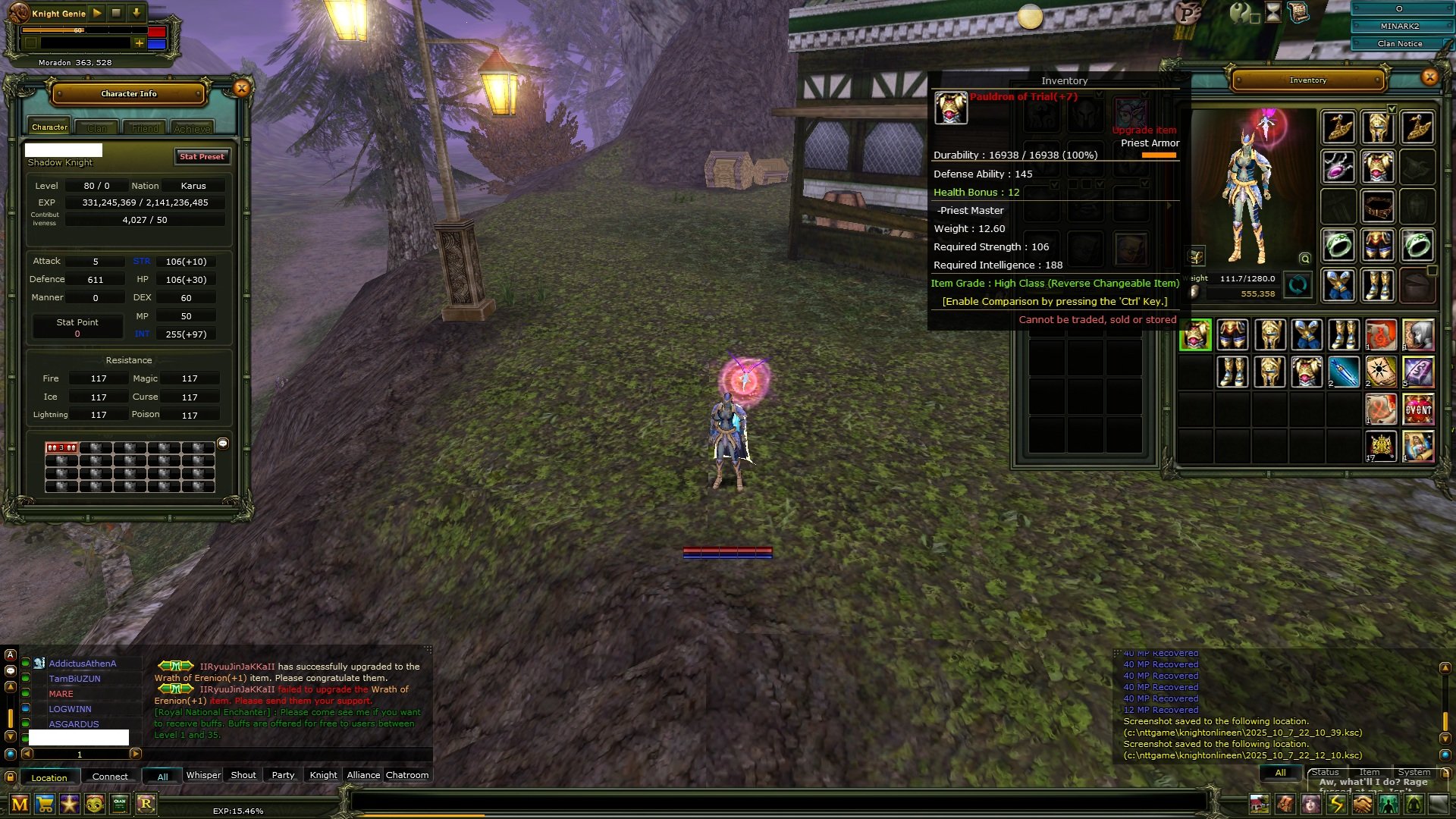
Task: Select the Whisper chat tab
Action: click(203, 775)
